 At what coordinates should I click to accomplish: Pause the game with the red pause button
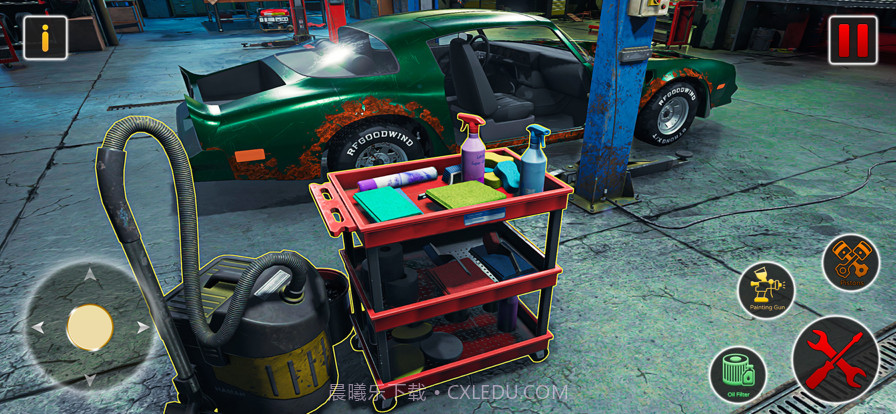point(852,40)
